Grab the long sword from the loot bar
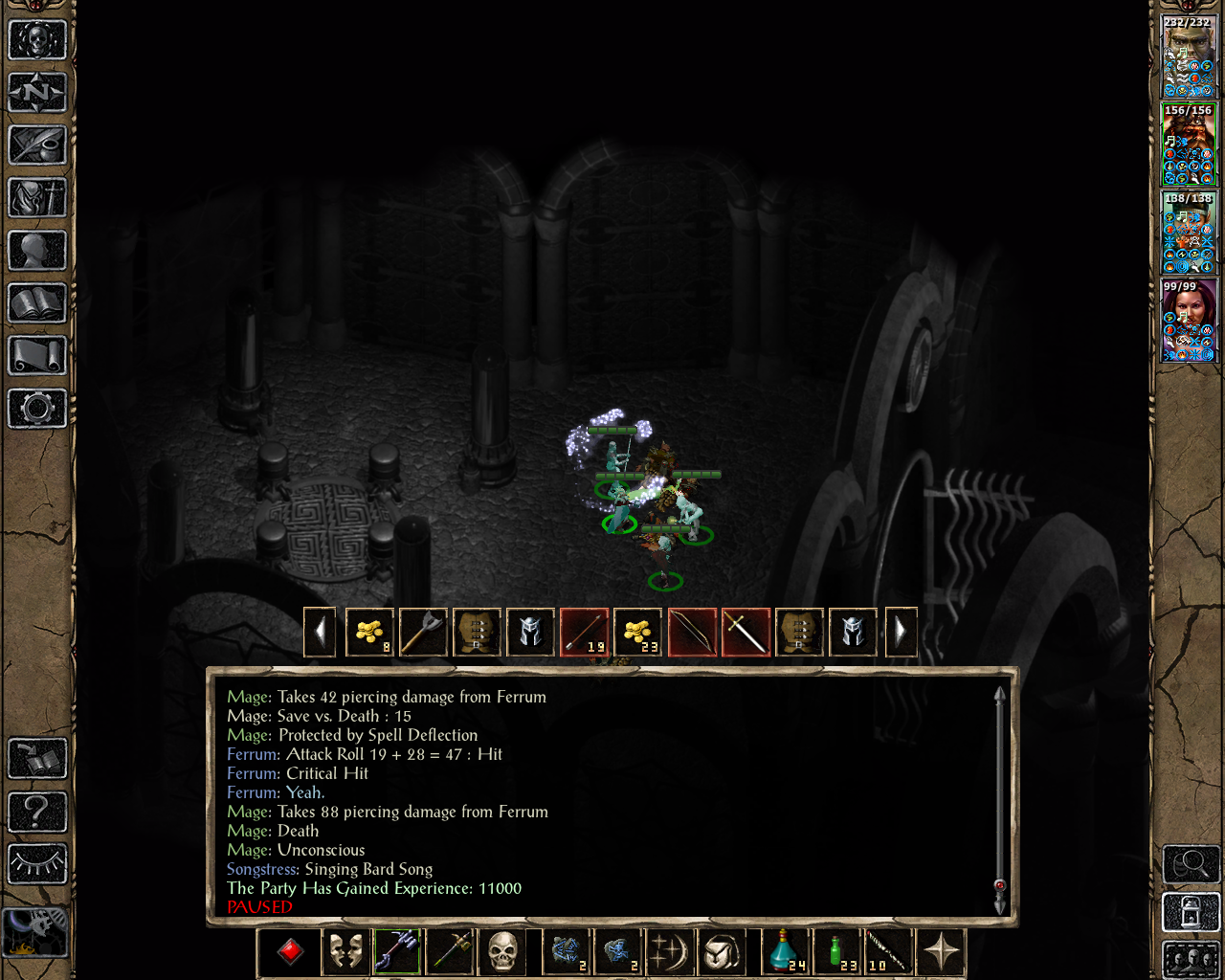The width and height of the screenshot is (1225, 980). pyautogui.click(x=746, y=632)
